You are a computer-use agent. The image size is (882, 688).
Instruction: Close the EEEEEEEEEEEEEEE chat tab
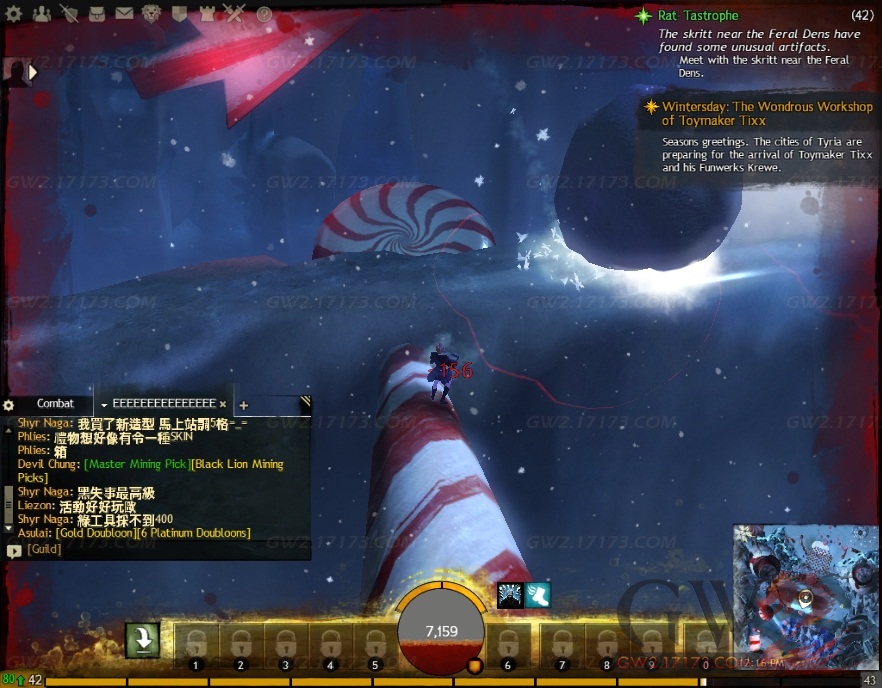223,404
